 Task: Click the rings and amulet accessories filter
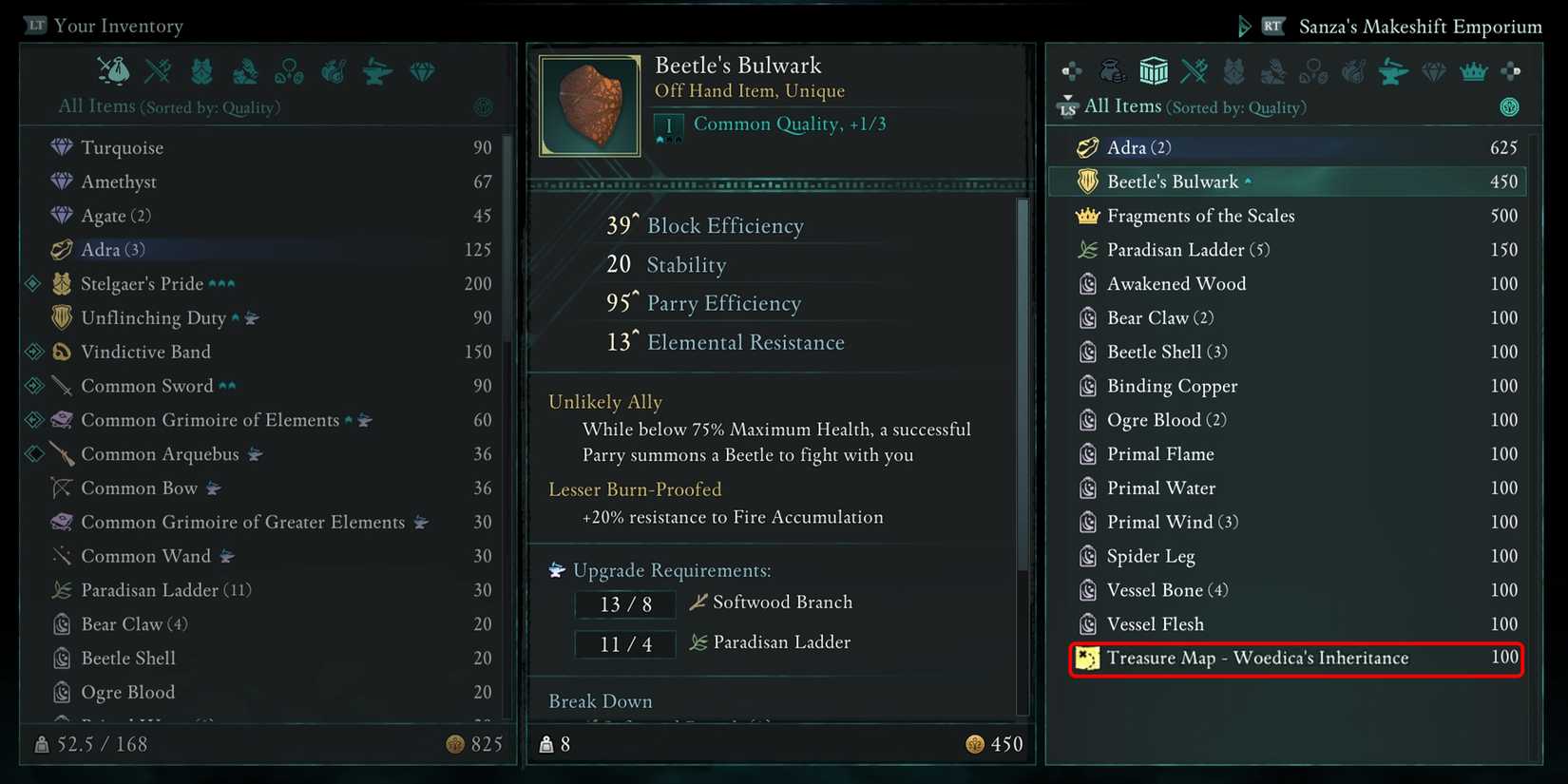[289, 70]
